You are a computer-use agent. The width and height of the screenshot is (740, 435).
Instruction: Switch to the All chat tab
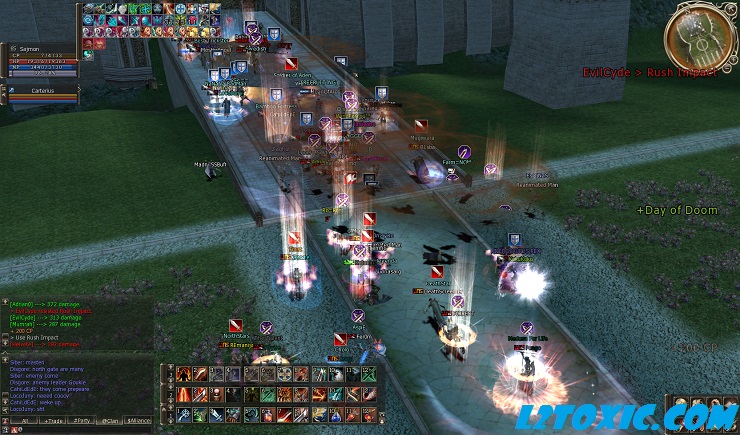coord(23,422)
